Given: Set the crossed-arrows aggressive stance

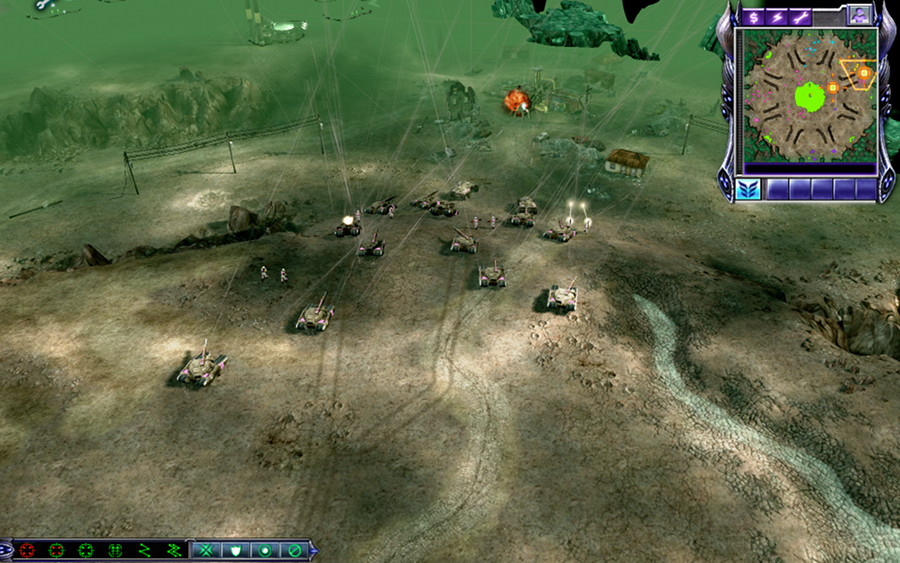Looking at the screenshot, I should (207, 550).
